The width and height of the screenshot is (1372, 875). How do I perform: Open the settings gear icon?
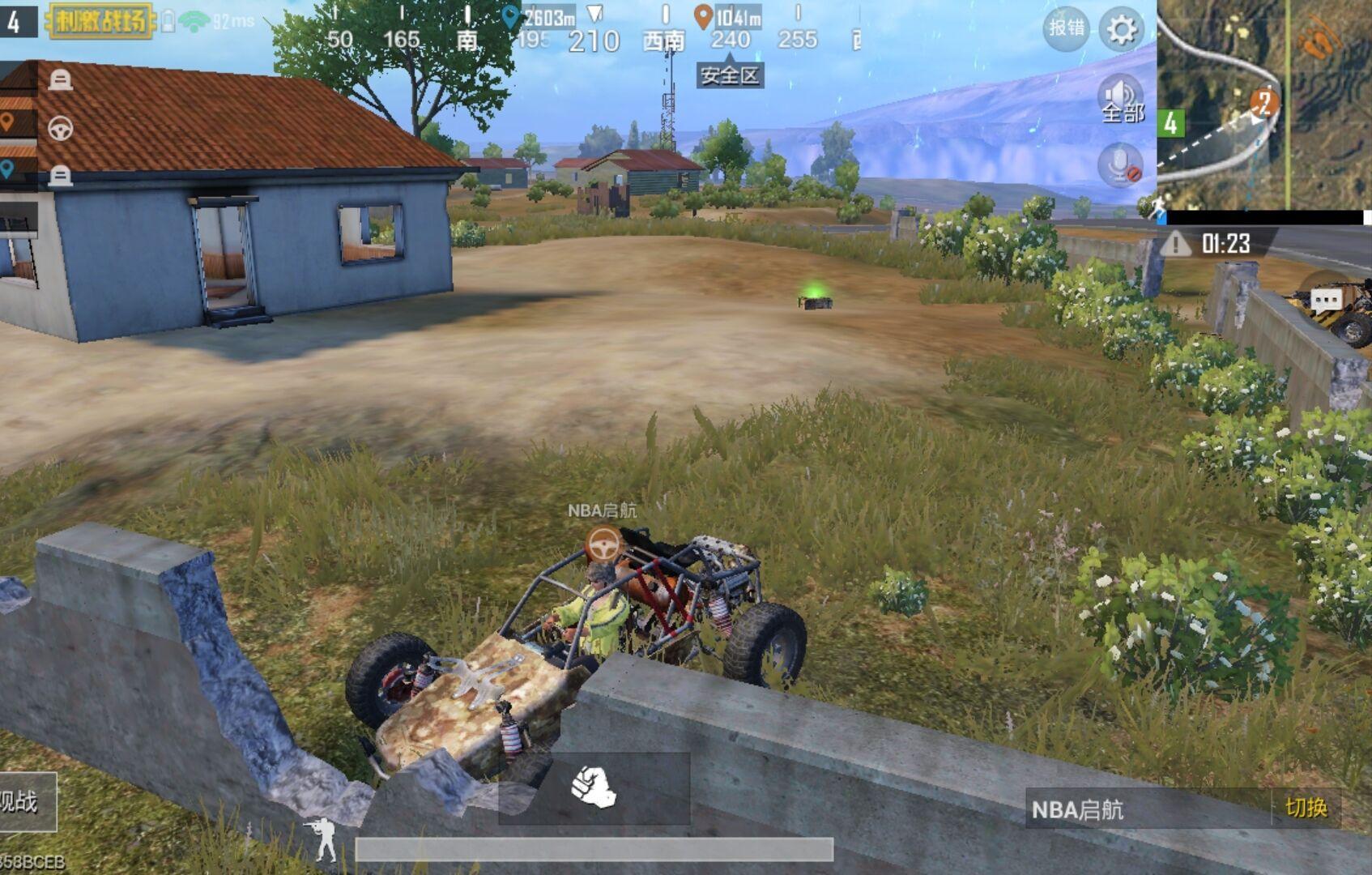point(1122,30)
